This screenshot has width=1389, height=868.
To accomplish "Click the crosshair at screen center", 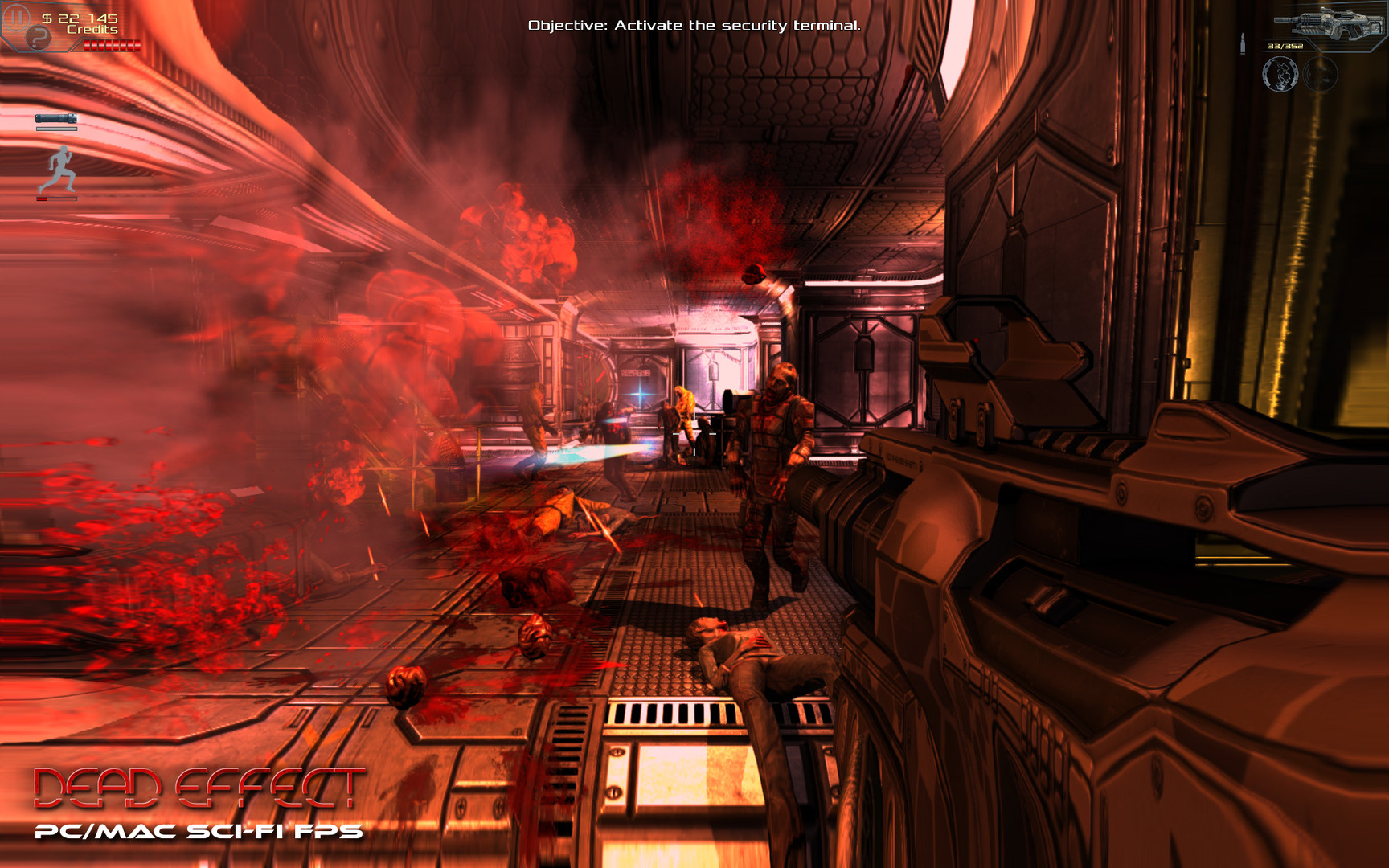I will tap(694, 434).
